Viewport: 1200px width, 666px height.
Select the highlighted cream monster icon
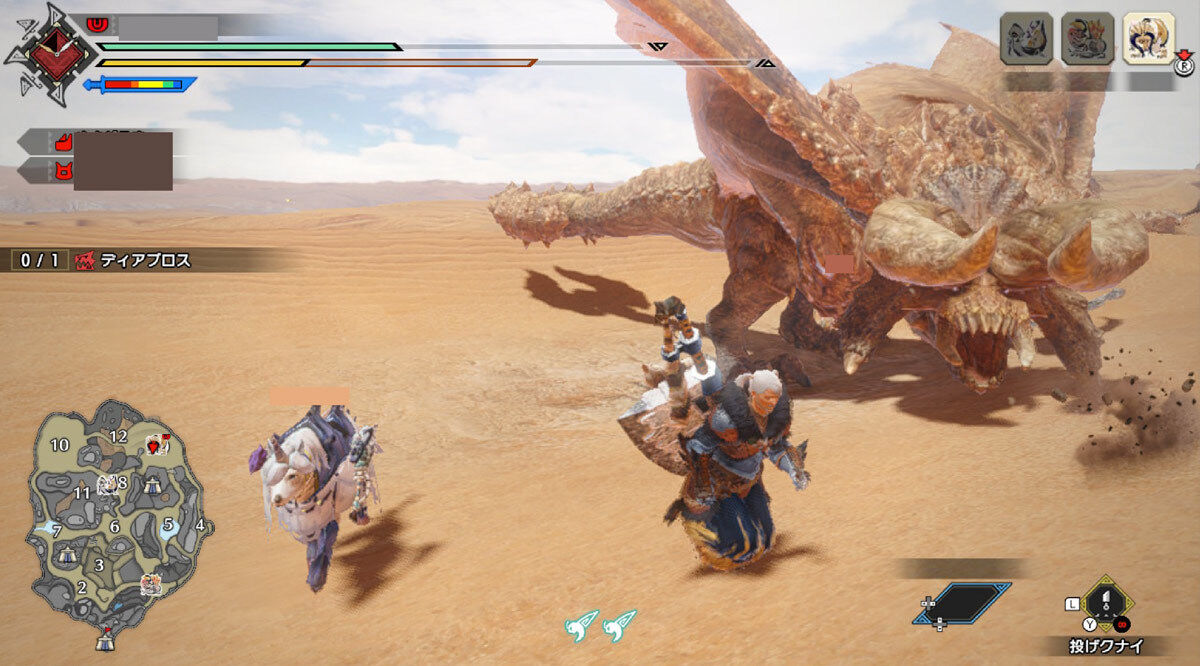1148,39
